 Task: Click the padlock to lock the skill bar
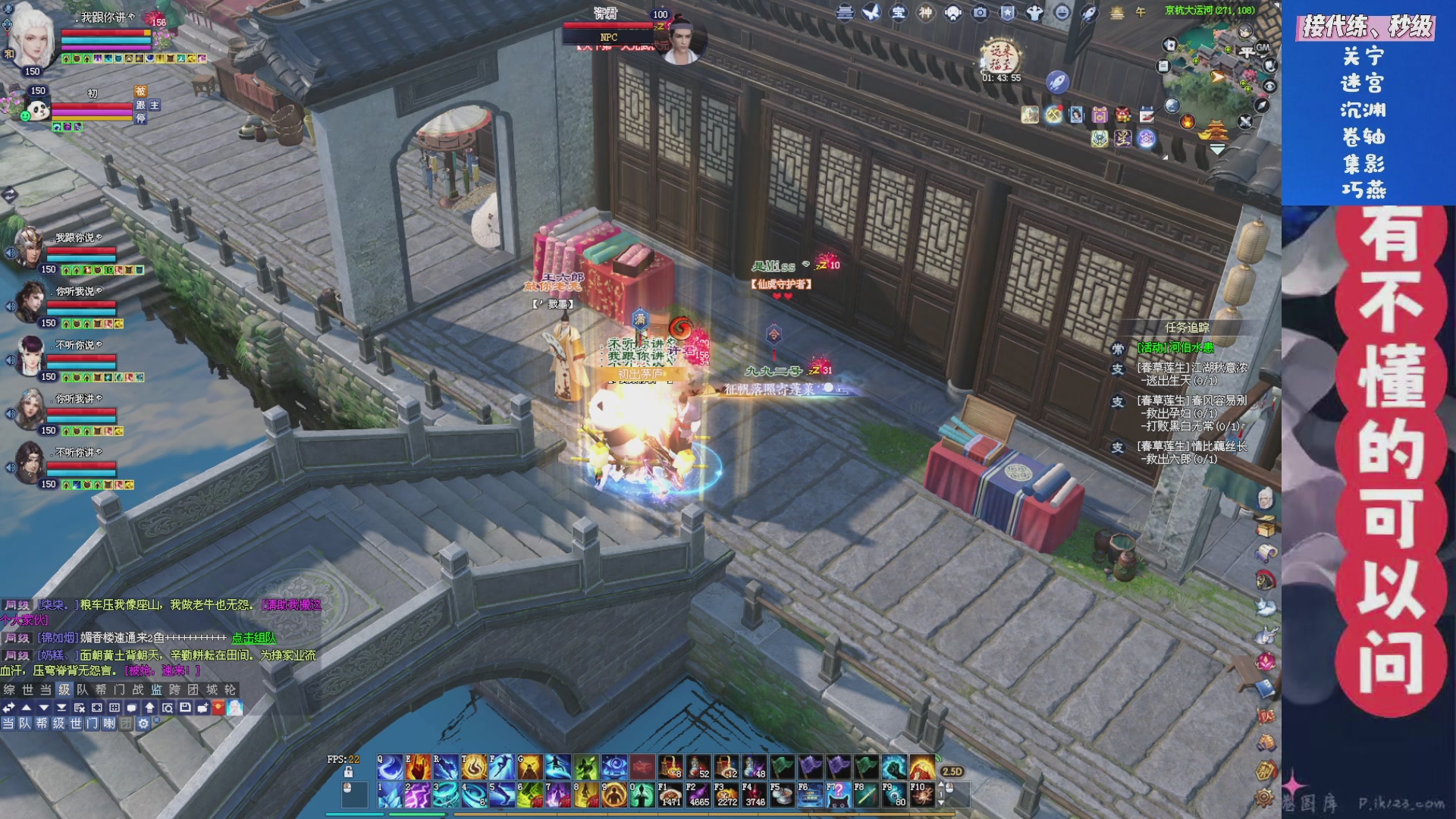[x=348, y=771]
